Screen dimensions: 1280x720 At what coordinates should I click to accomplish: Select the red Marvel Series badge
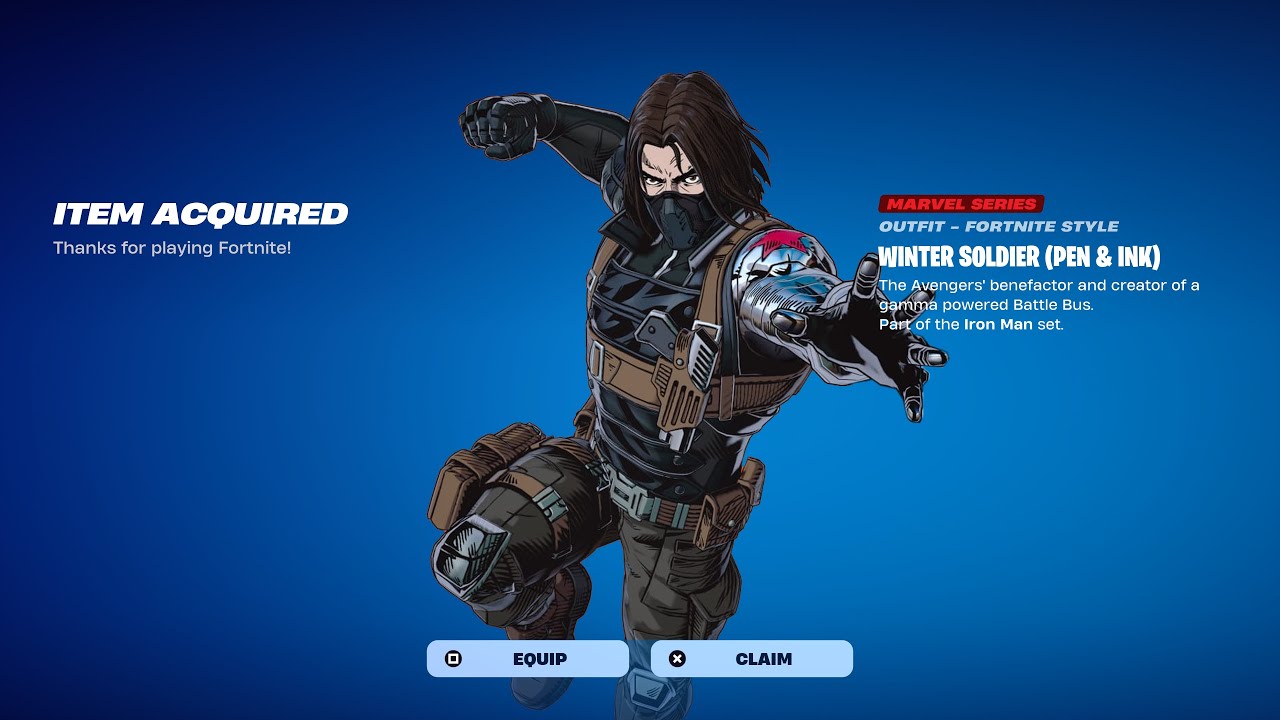pyautogui.click(x=960, y=203)
